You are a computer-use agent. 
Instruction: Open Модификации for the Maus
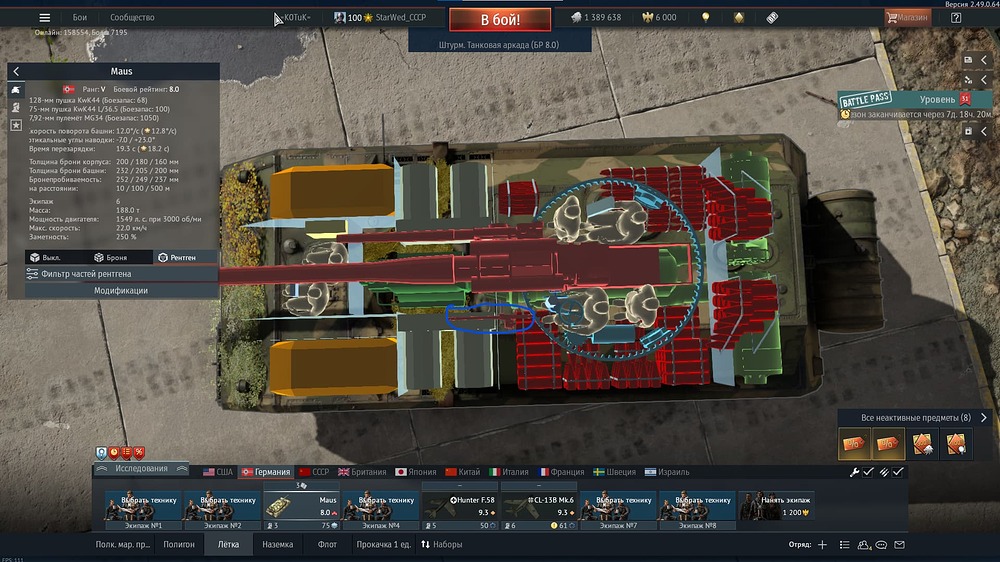[121, 290]
